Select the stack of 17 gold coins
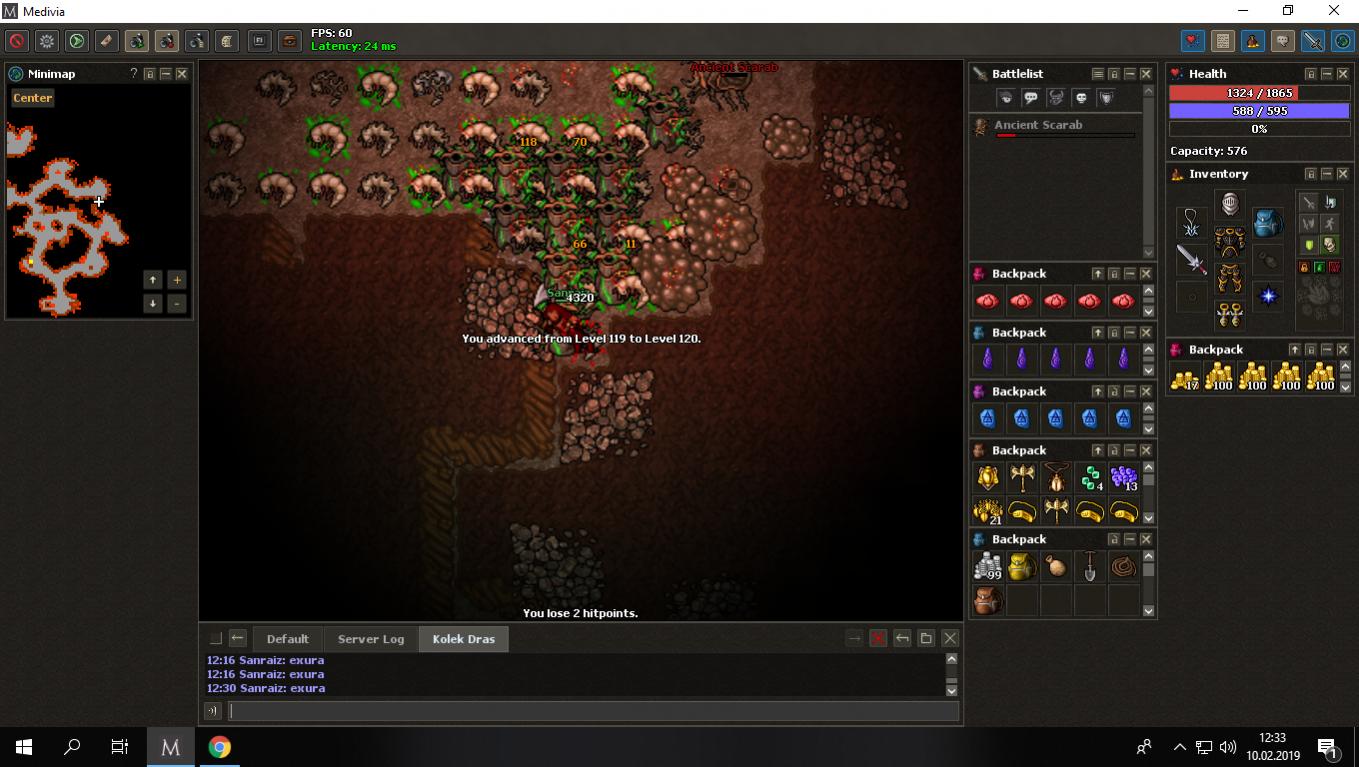 coord(1185,378)
